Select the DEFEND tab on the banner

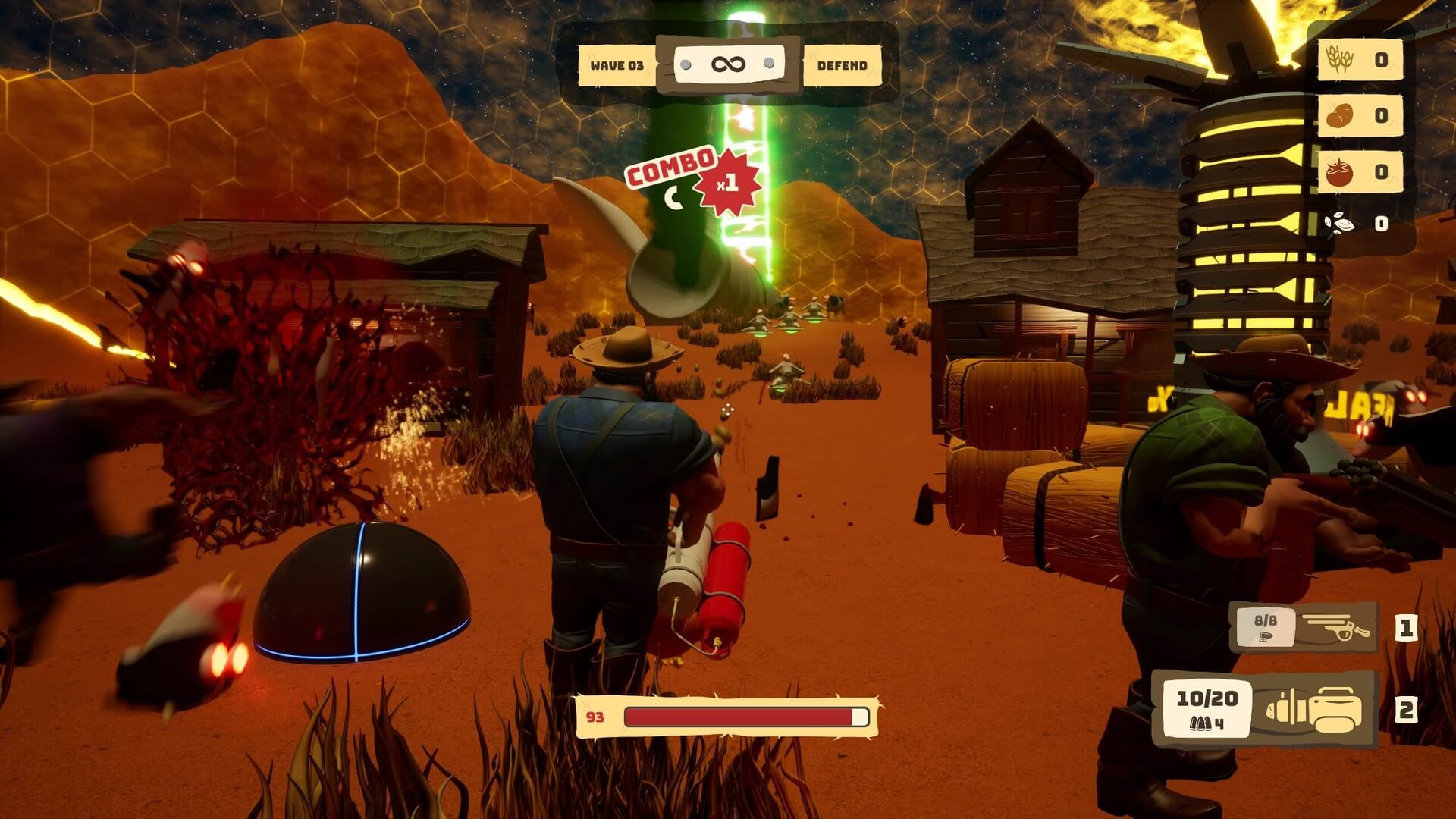pos(842,65)
